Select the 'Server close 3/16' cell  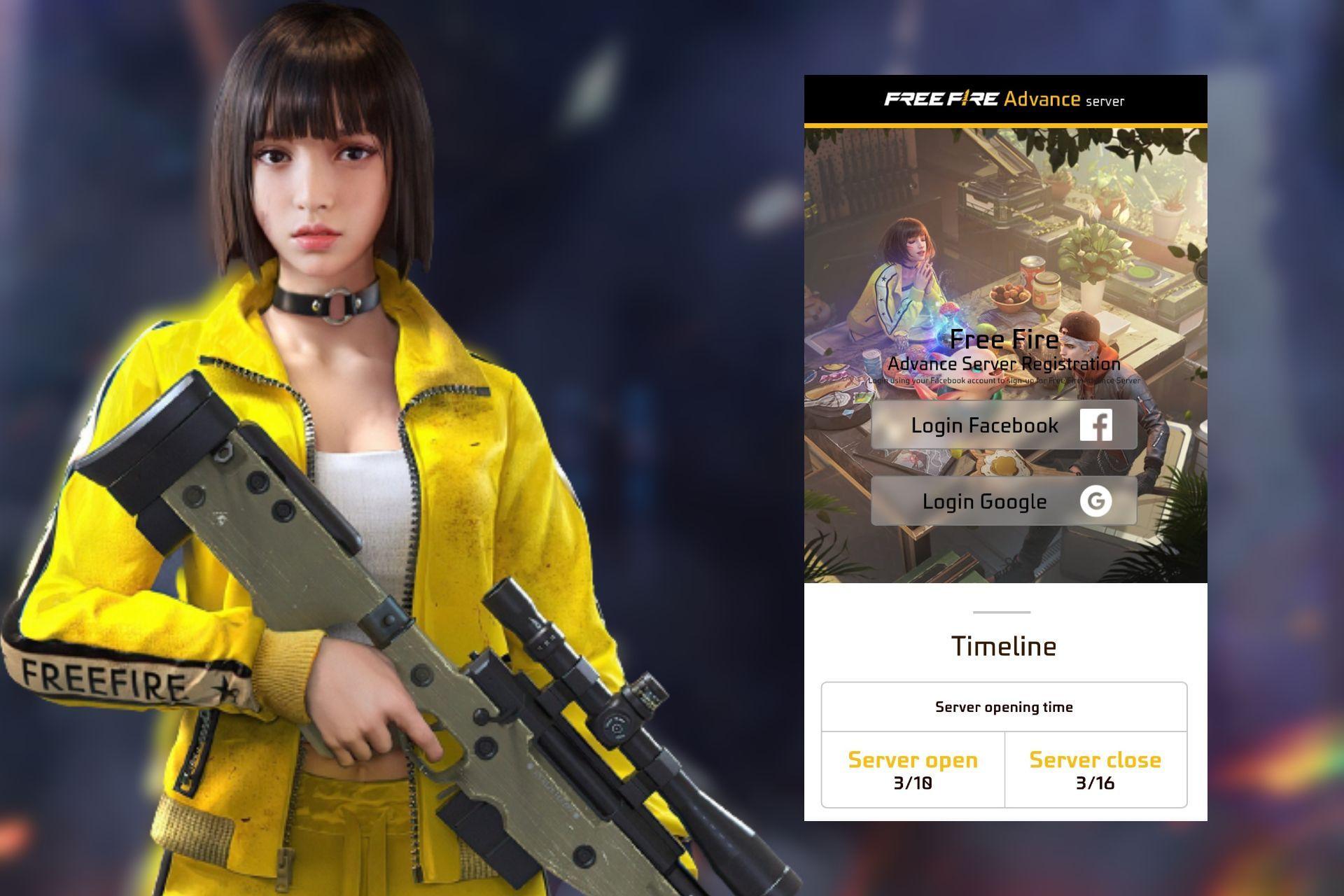click(1094, 769)
